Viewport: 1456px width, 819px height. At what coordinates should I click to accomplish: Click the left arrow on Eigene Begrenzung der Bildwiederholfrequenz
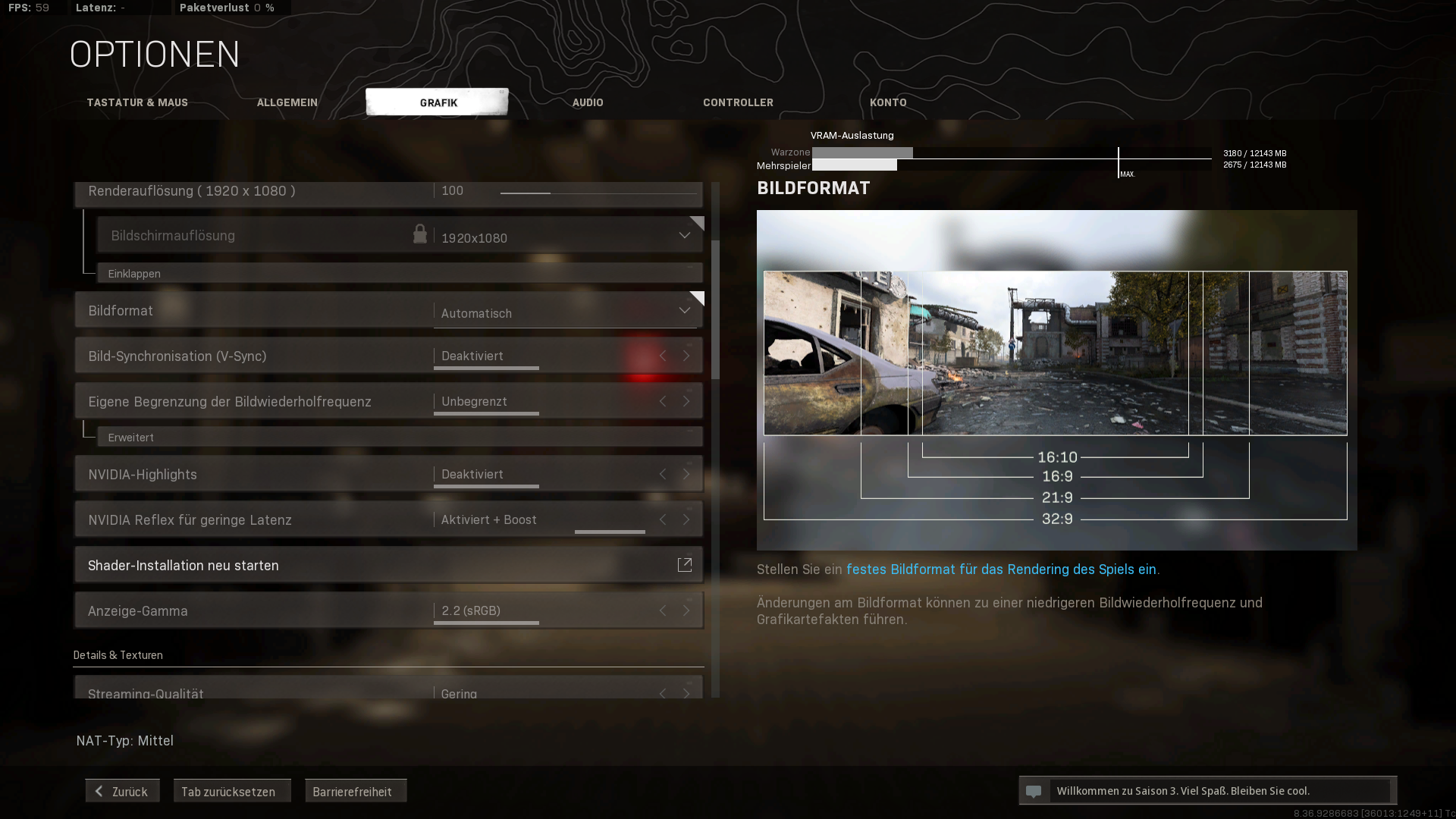(662, 400)
